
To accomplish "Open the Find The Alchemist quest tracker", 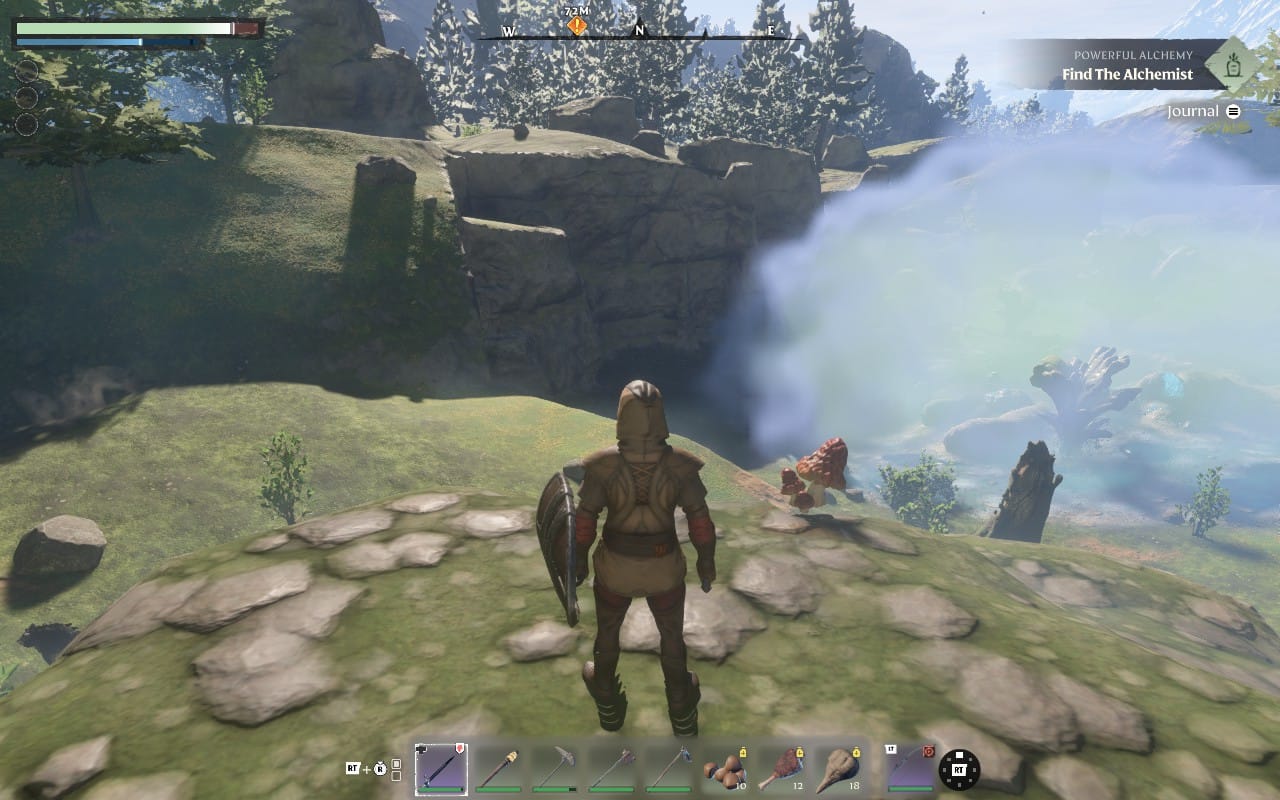I will 1127,74.
